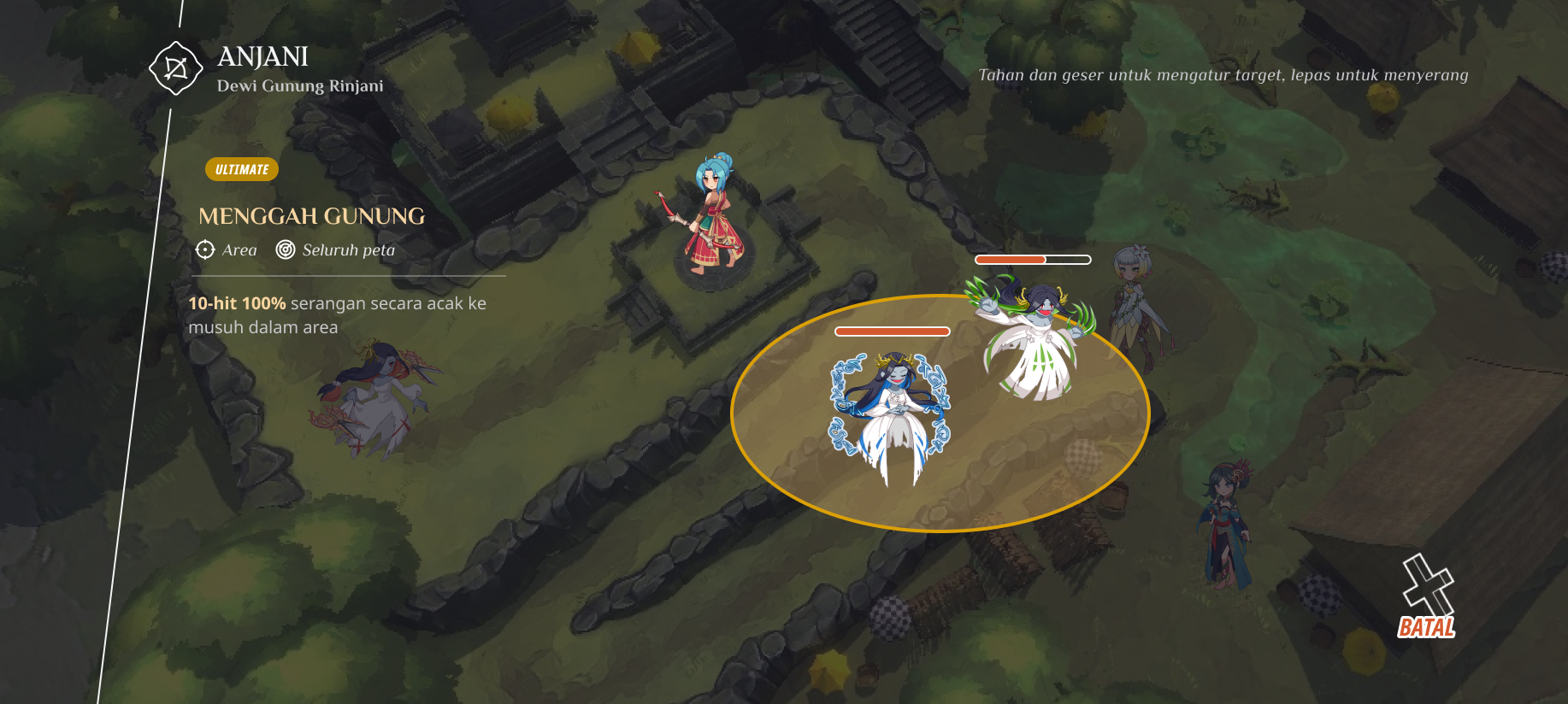1568x704 pixels.
Task: Click the lower enemy's health bar
Action: pyautogui.click(x=892, y=330)
